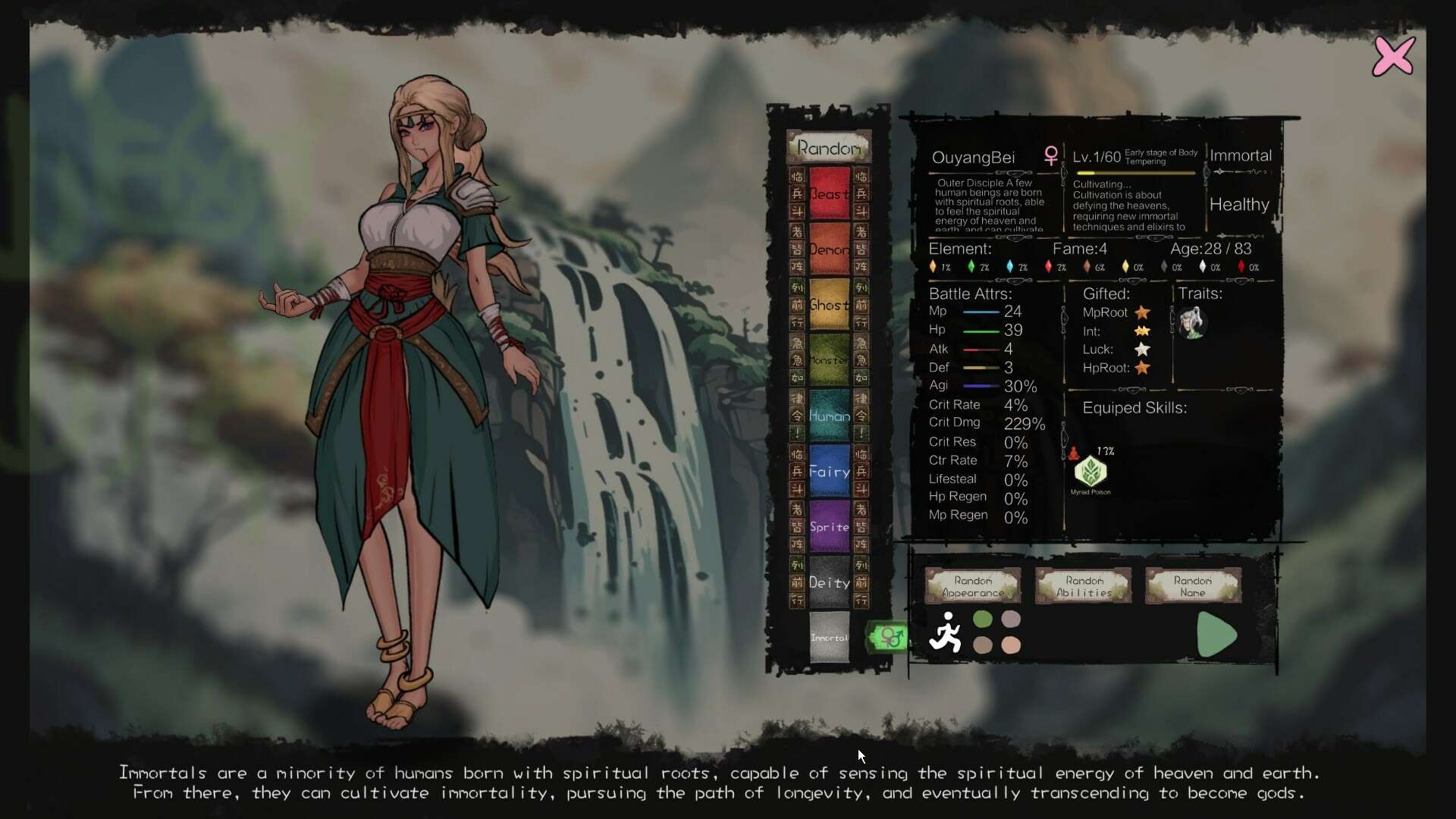Click the Random Abilities button

pyautogui.click(x=1084, y=586)
